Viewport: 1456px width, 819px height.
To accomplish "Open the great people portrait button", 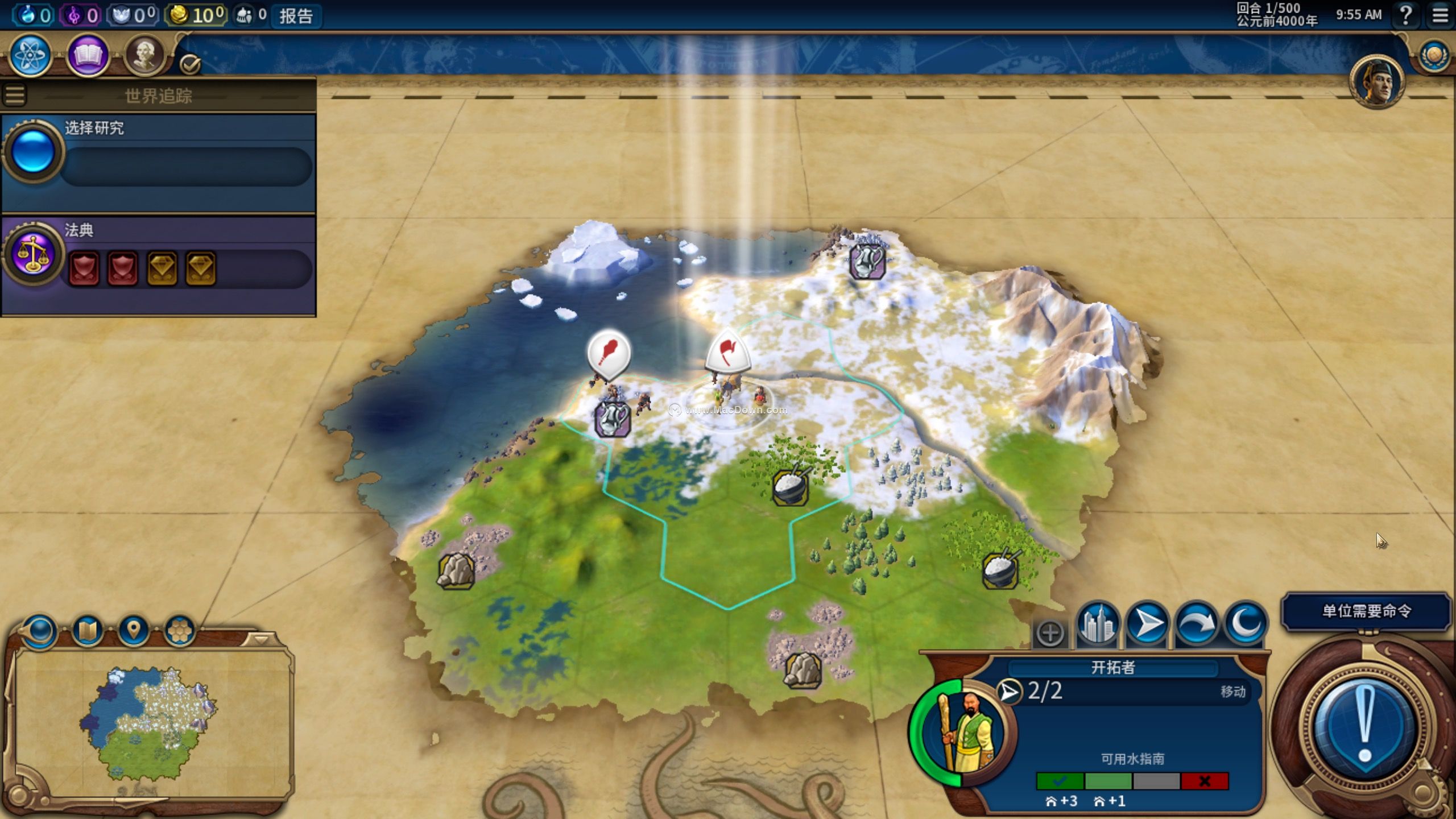I will (x=144, y=55).
